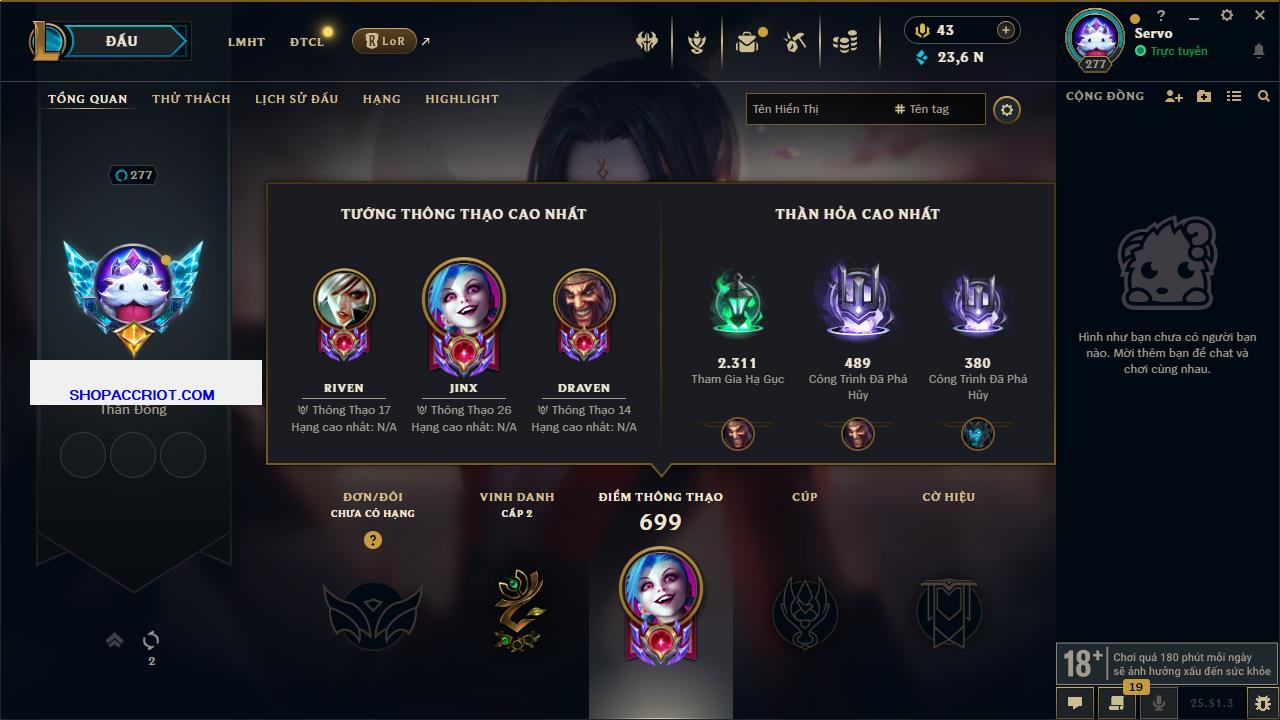Open the crafting hammer icon

point(796,42)
